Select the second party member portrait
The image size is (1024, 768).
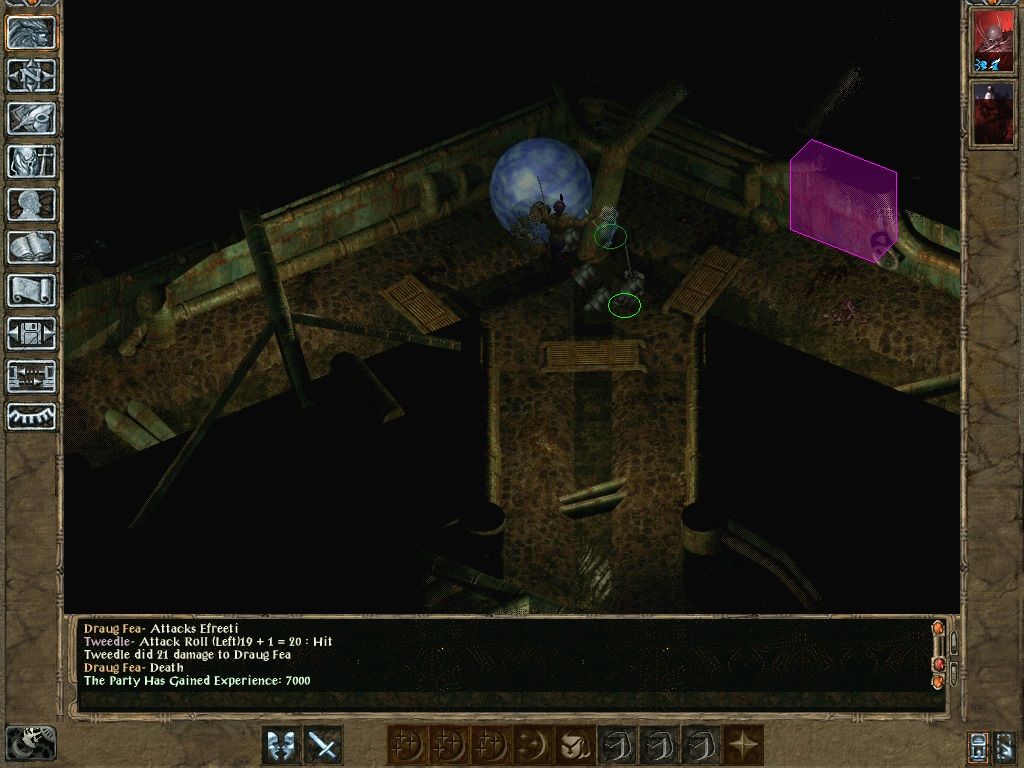(x=993, y=111)
